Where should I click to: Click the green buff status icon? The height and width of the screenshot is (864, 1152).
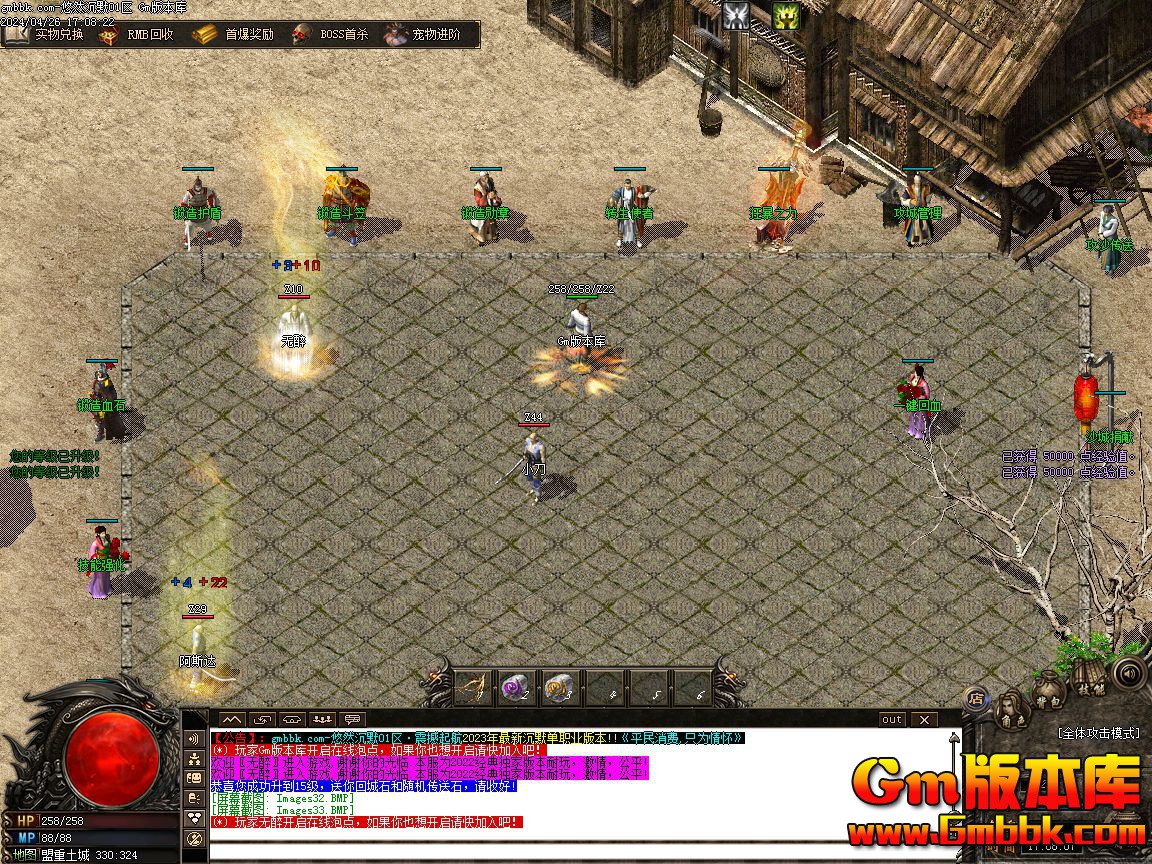[x=786, y=15]
